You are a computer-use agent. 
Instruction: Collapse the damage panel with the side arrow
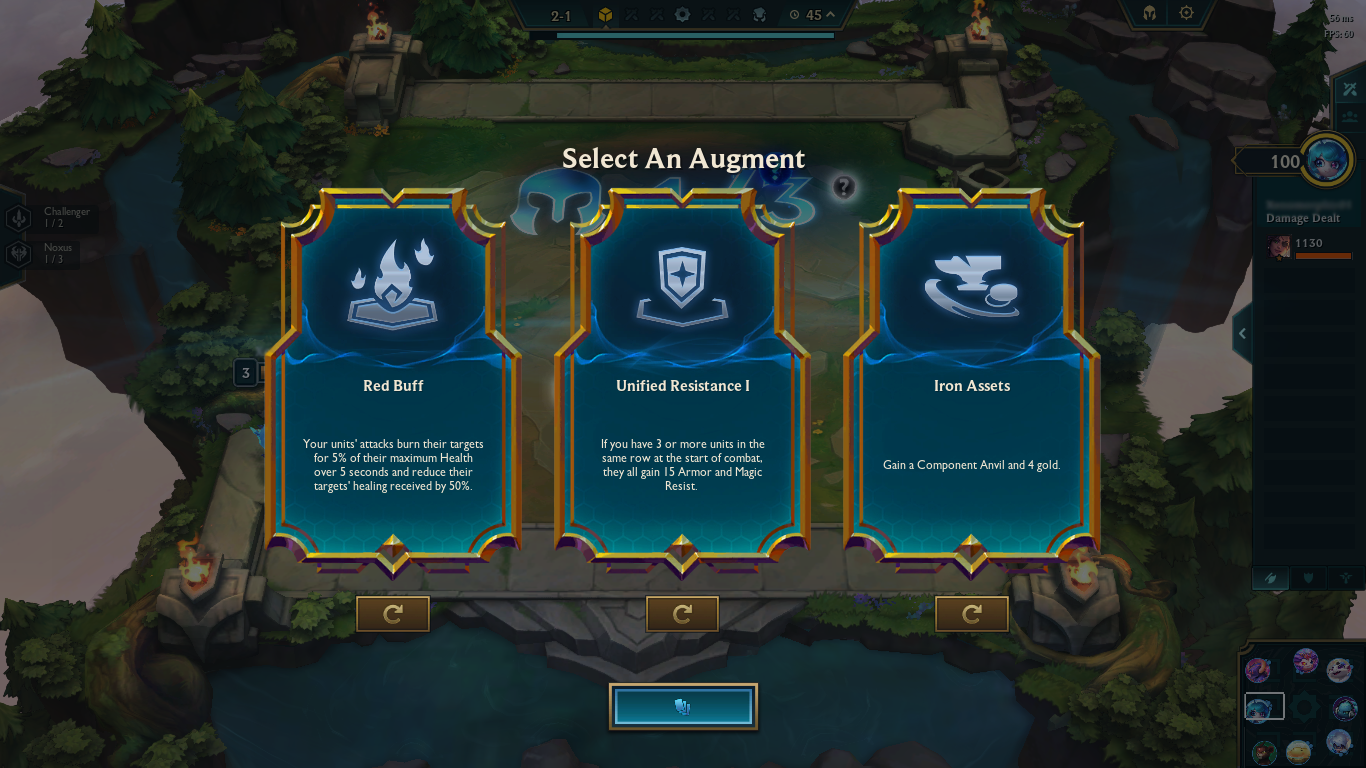click(1242, 334)
